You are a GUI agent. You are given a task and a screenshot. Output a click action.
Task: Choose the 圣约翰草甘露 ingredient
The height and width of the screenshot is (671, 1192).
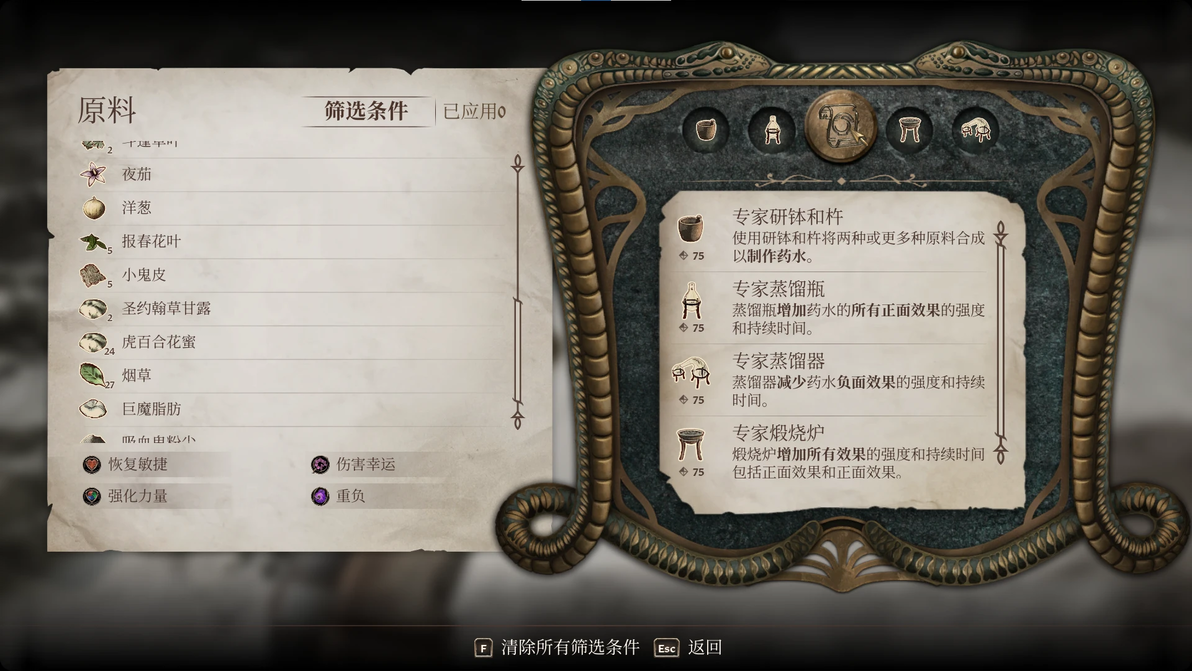click(x=166, y=308)
